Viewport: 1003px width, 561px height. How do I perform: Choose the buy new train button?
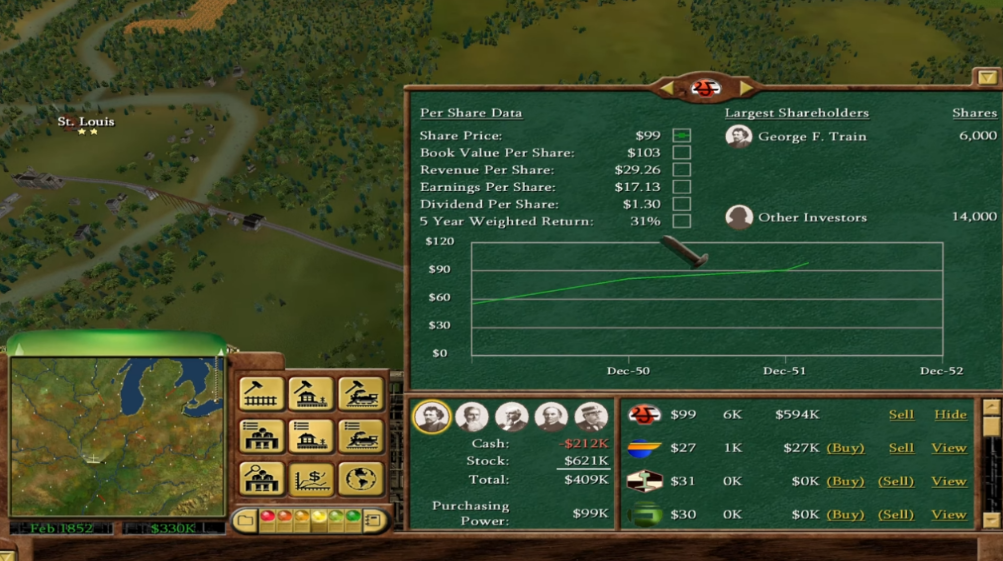click(x=360, y=394)
